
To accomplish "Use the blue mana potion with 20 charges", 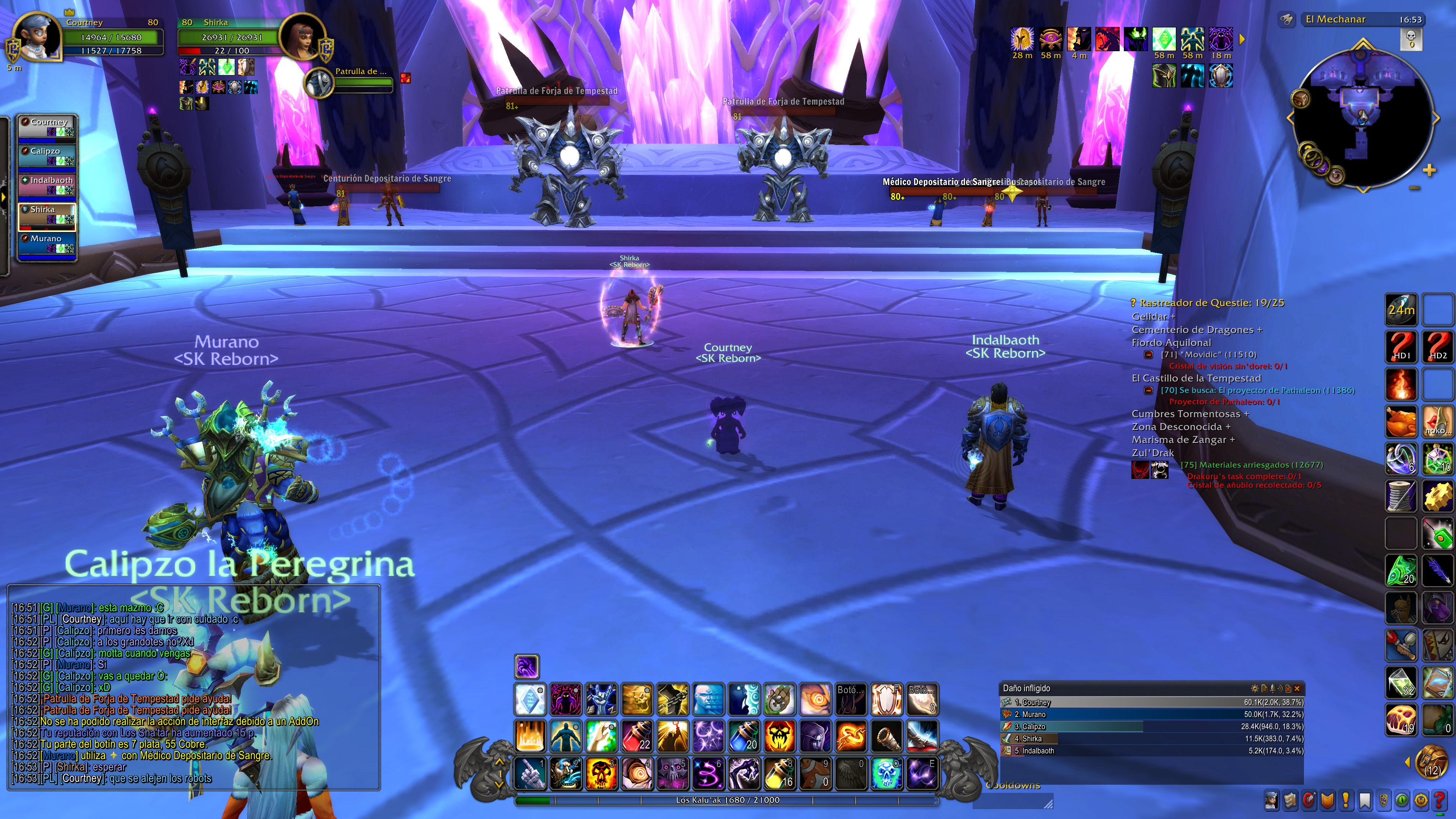I will tap(743, 736).
